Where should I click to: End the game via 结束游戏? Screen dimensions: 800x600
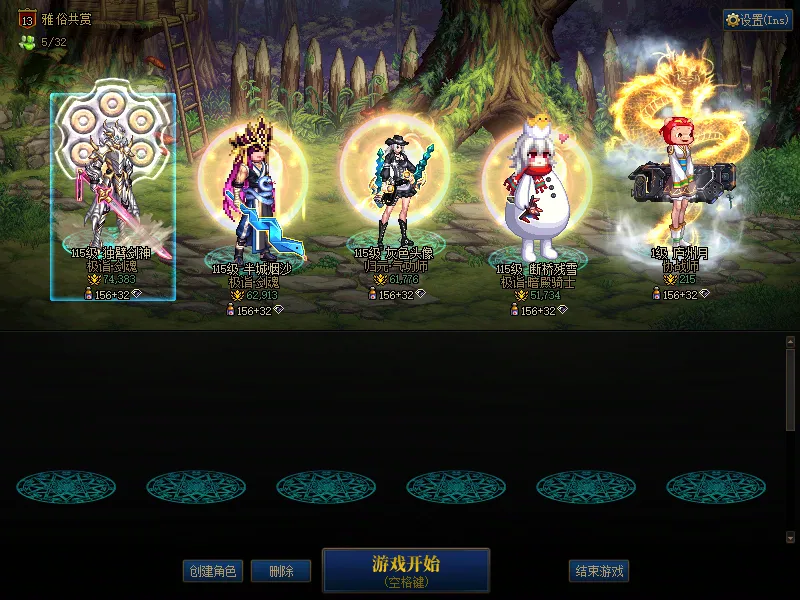coord(599,571)
